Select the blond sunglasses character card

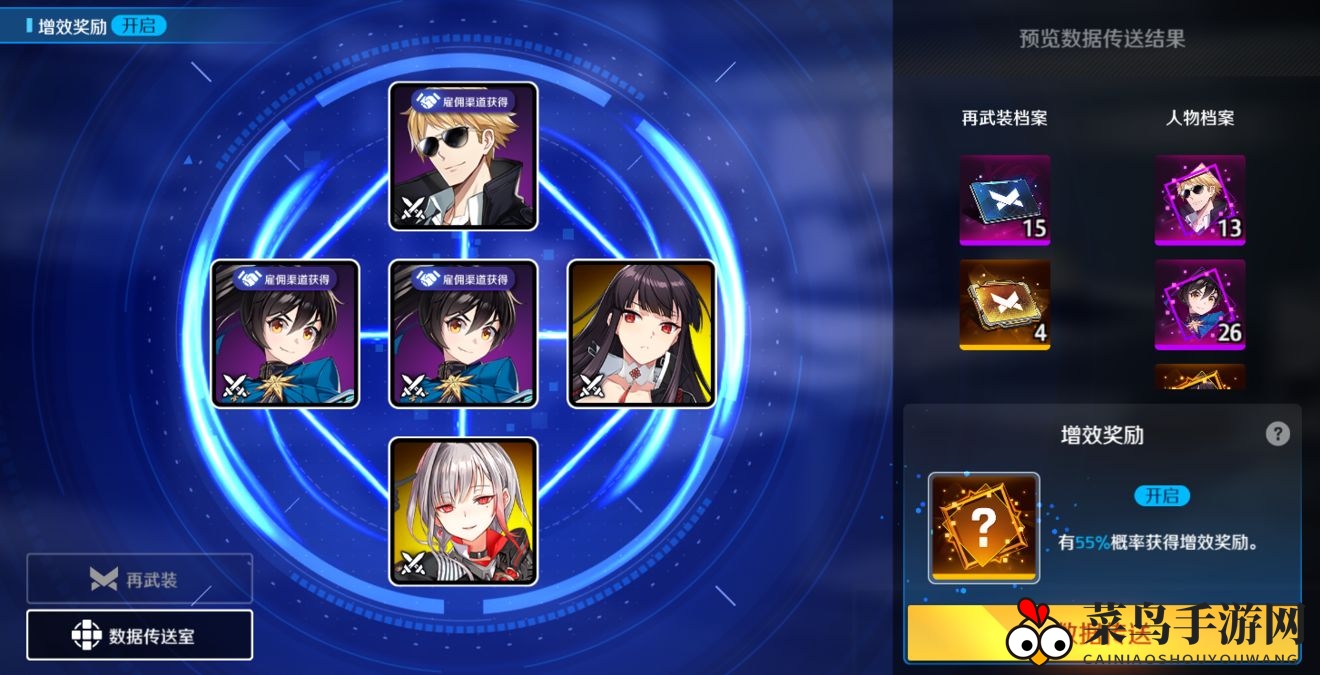pyautogui.click(x=463, y=156)
